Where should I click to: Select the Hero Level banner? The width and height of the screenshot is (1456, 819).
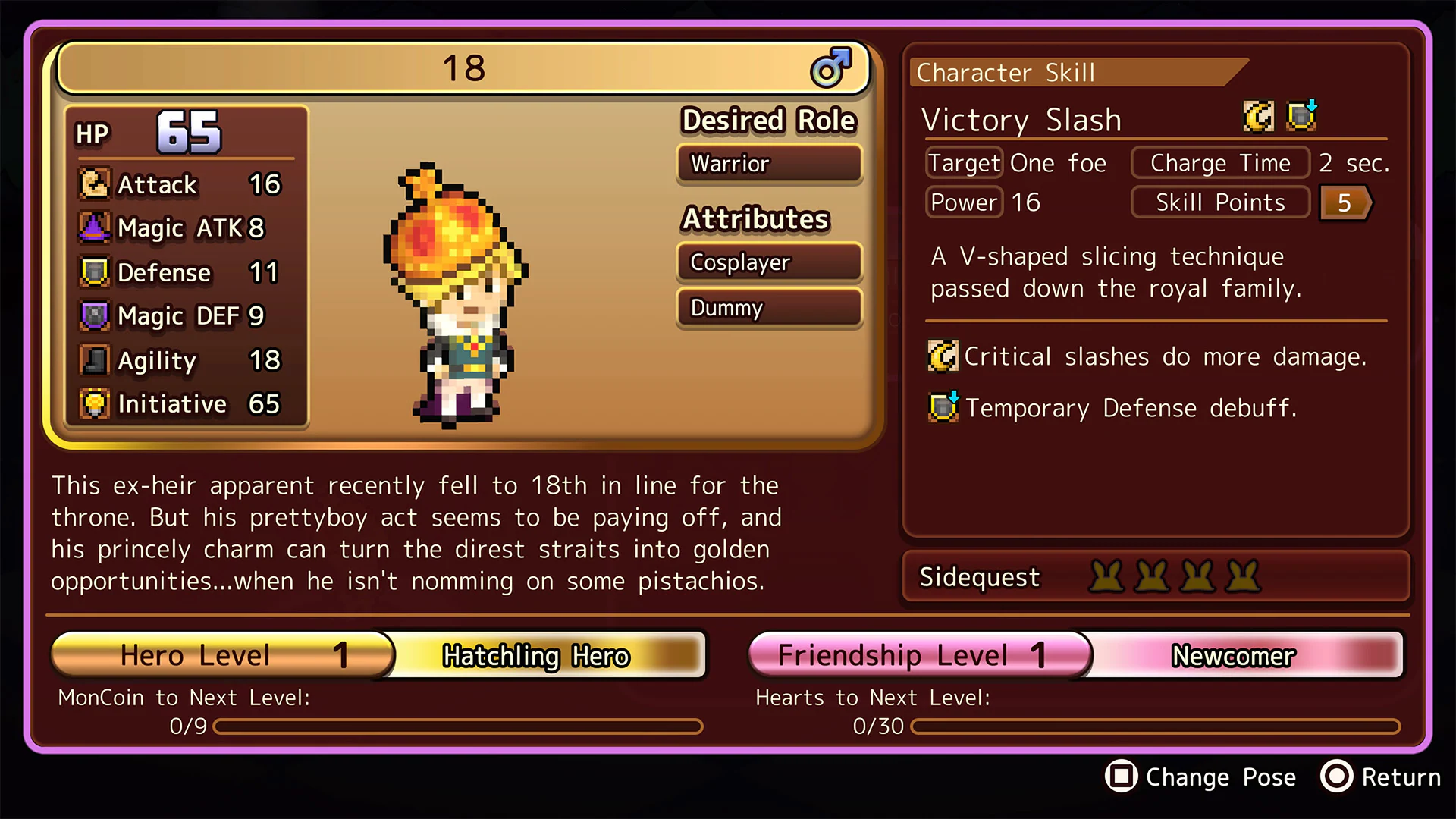click(x=223, y=655)
